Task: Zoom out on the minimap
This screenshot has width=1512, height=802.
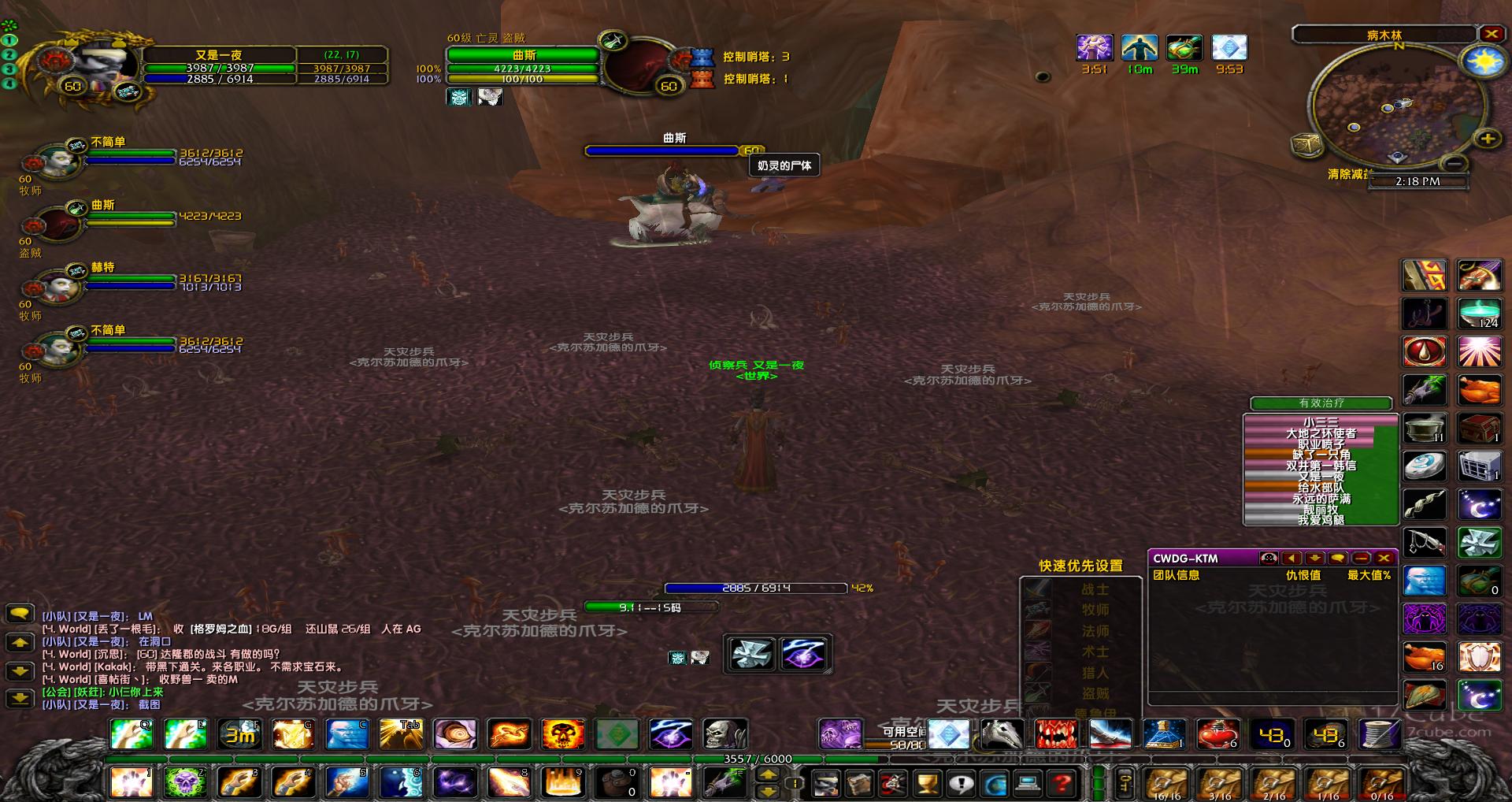Action: (x=1455, y=163)
